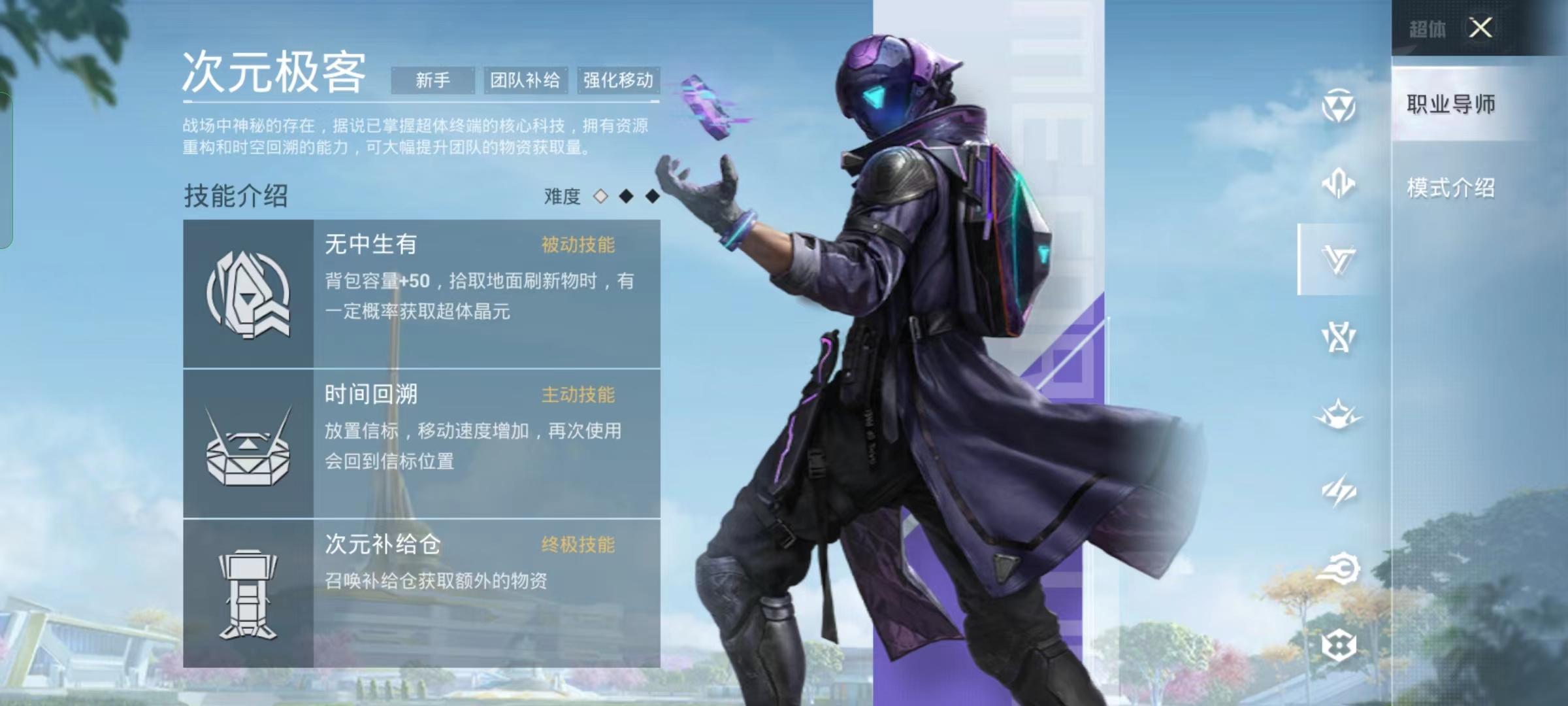
Task: Close the 超体 panel with the X
Action: coord(1480,27)
